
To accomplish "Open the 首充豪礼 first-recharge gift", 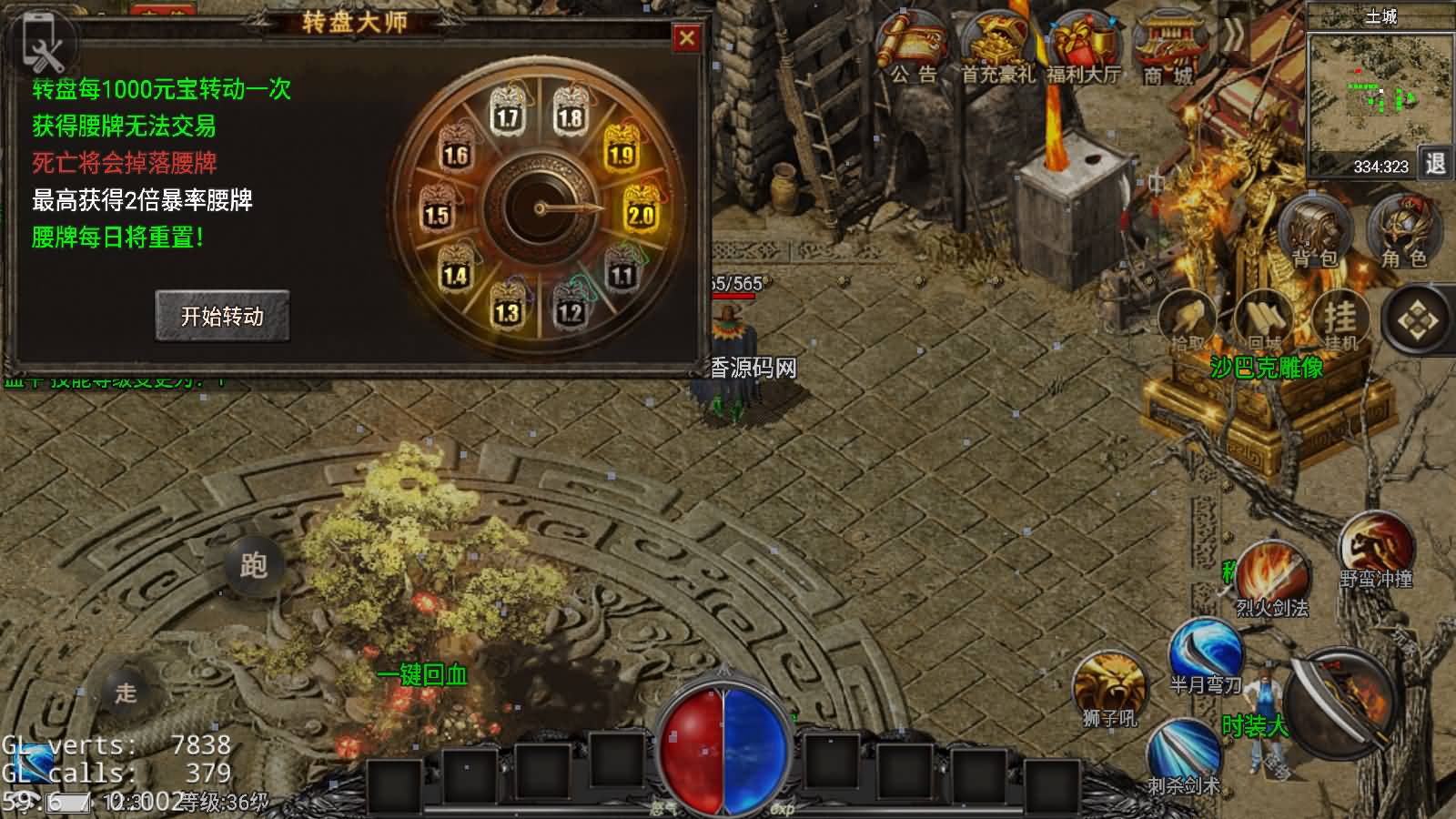I will (x=998, y=51).
